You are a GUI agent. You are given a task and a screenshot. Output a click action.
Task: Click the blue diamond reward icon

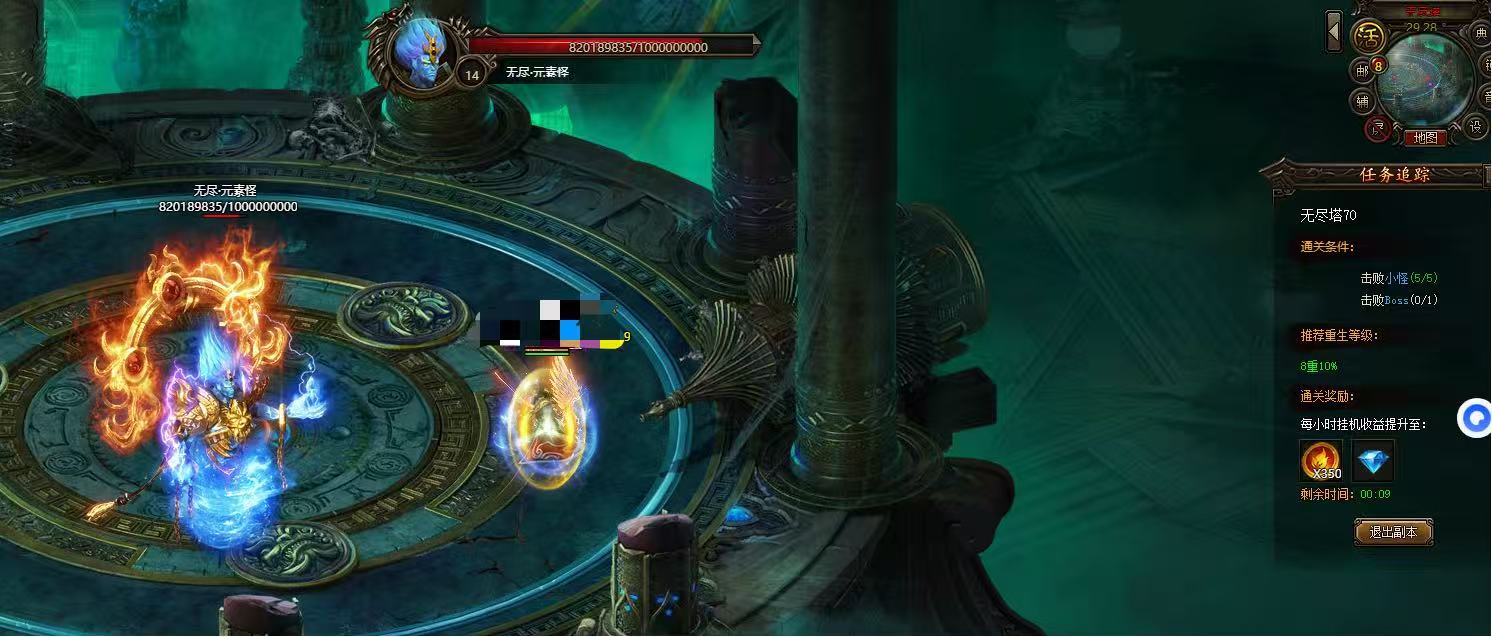click(x=1373, y=461)
